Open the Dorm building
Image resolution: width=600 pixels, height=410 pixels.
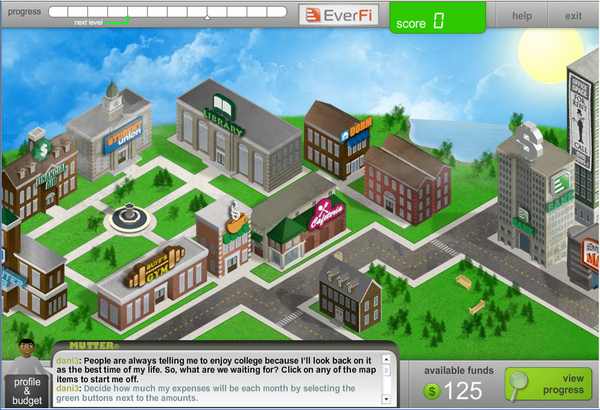click(338, 140)
